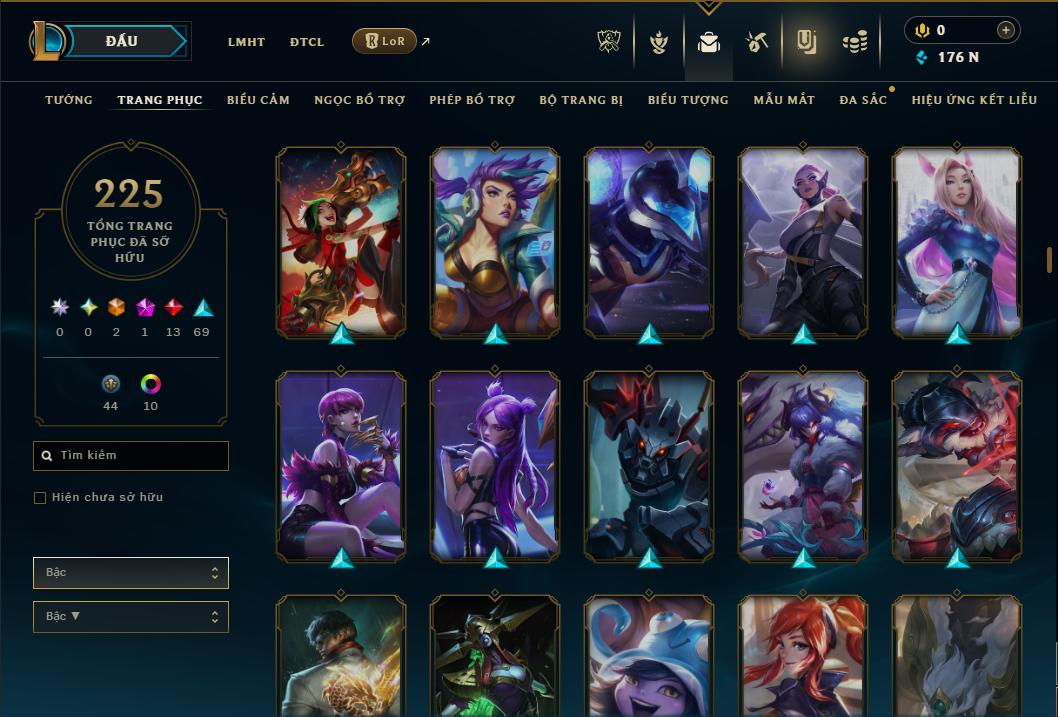Screen dimensions: 1058x717
Task: Open the NGỌC BỔ TRỢ tab
Action: click(359, 100)
